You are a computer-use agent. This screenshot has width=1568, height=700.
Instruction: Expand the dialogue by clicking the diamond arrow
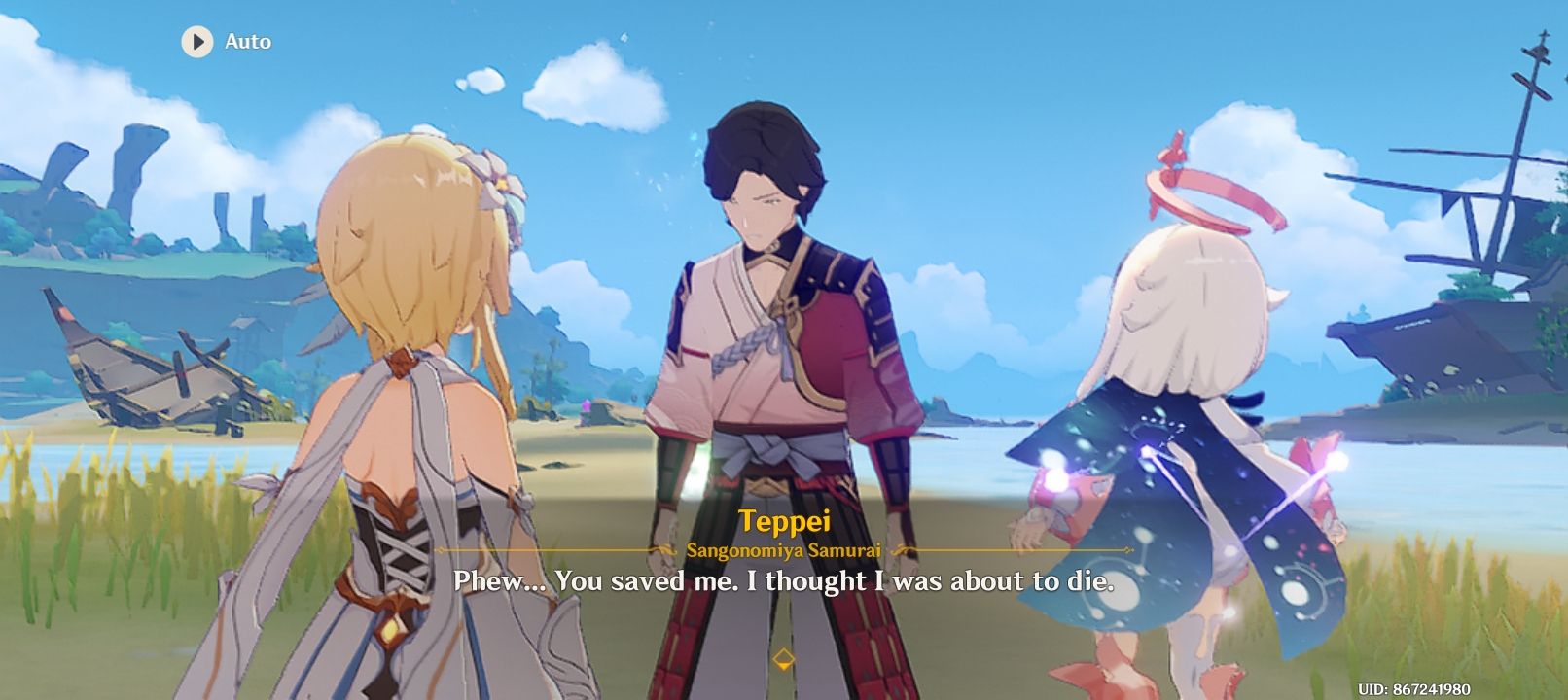[x=784, y=656]
